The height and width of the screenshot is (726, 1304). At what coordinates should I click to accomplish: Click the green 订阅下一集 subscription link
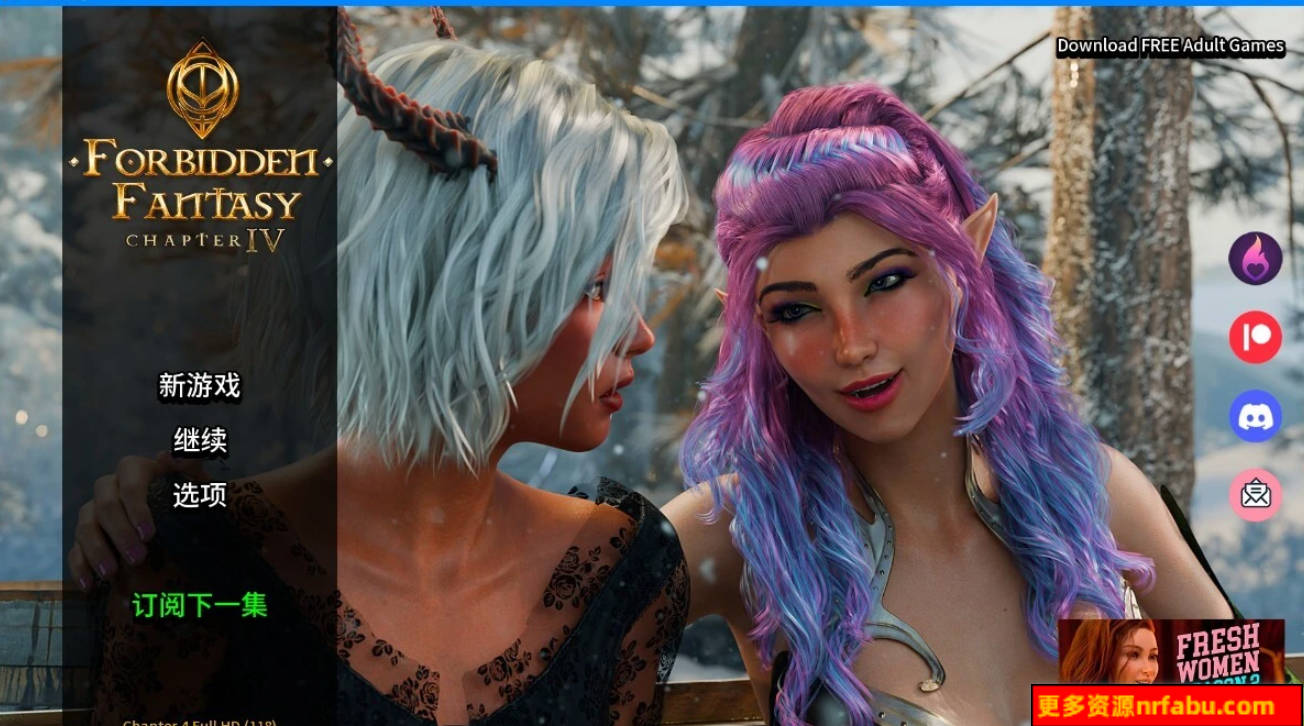pos(200,605)
